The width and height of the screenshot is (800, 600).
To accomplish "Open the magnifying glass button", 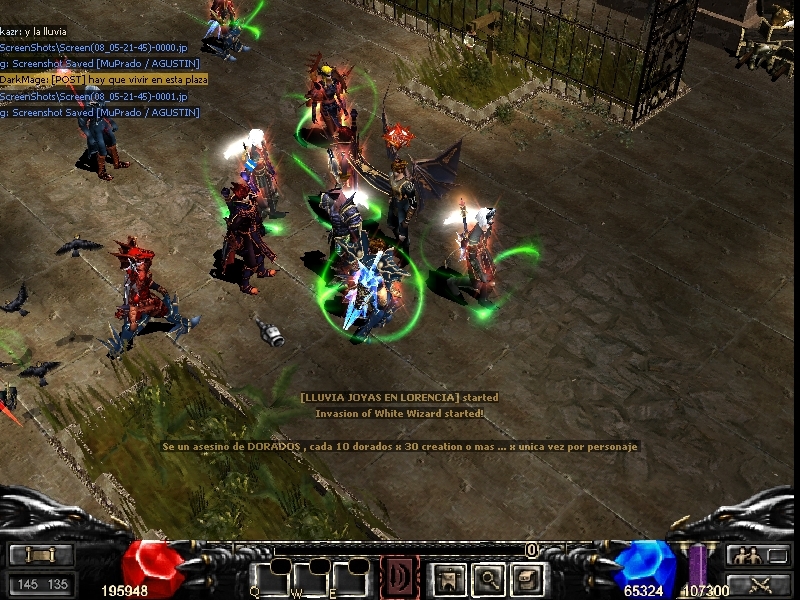I will [x=488, y=577].
